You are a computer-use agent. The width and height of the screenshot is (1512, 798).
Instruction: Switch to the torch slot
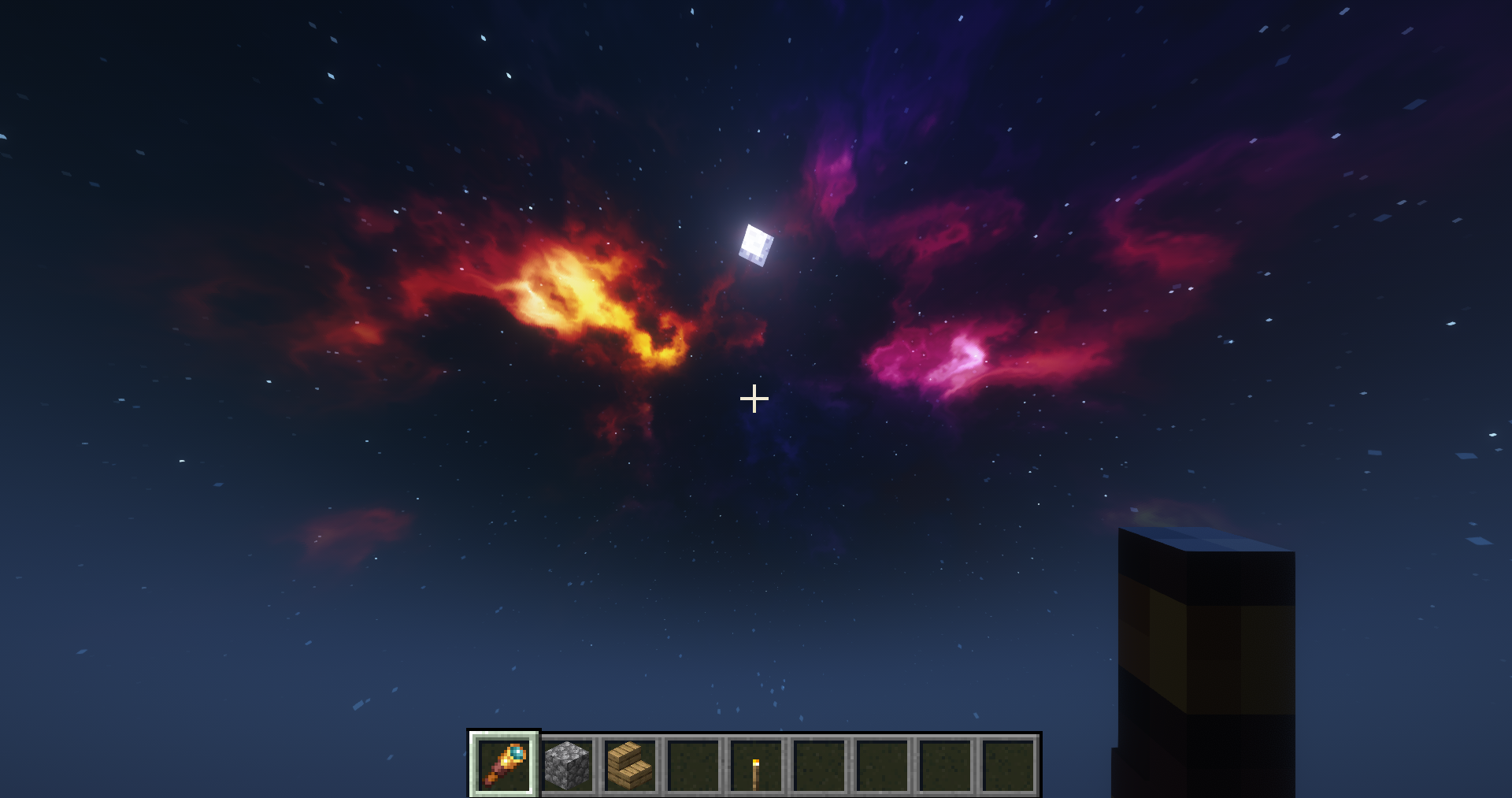coord(756,764)
